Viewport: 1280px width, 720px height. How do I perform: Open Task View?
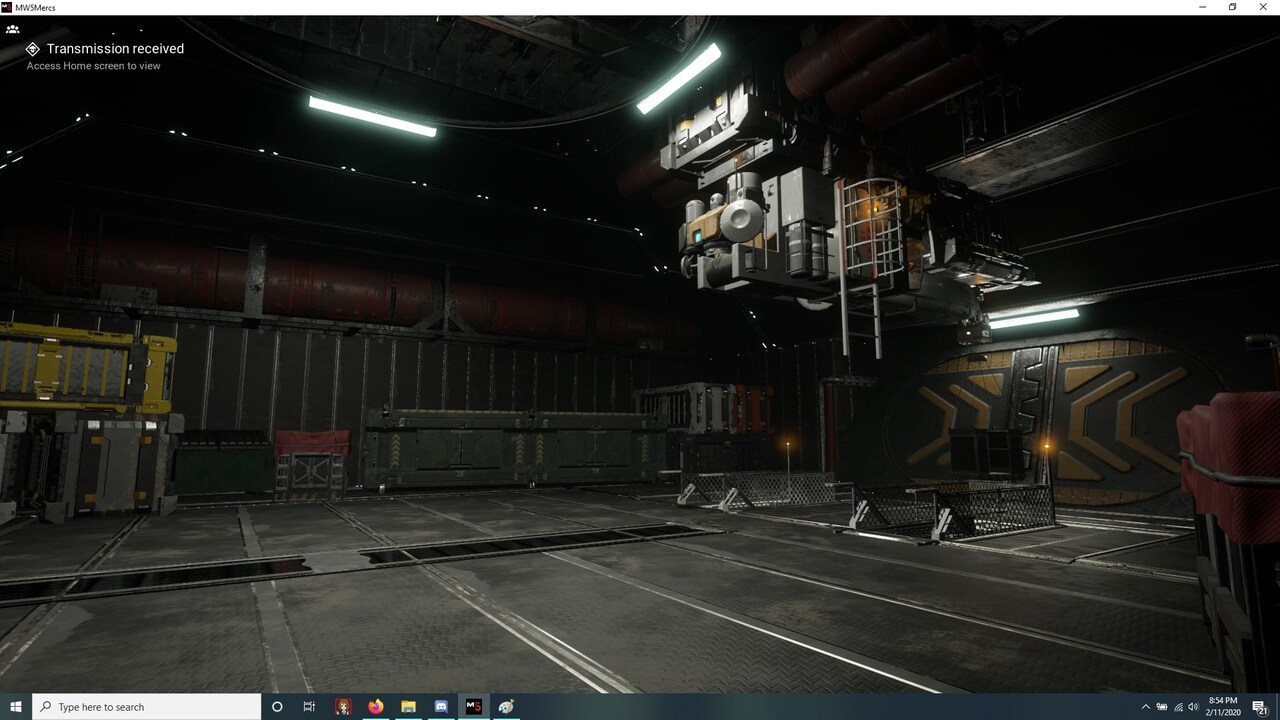pos(308,707)
